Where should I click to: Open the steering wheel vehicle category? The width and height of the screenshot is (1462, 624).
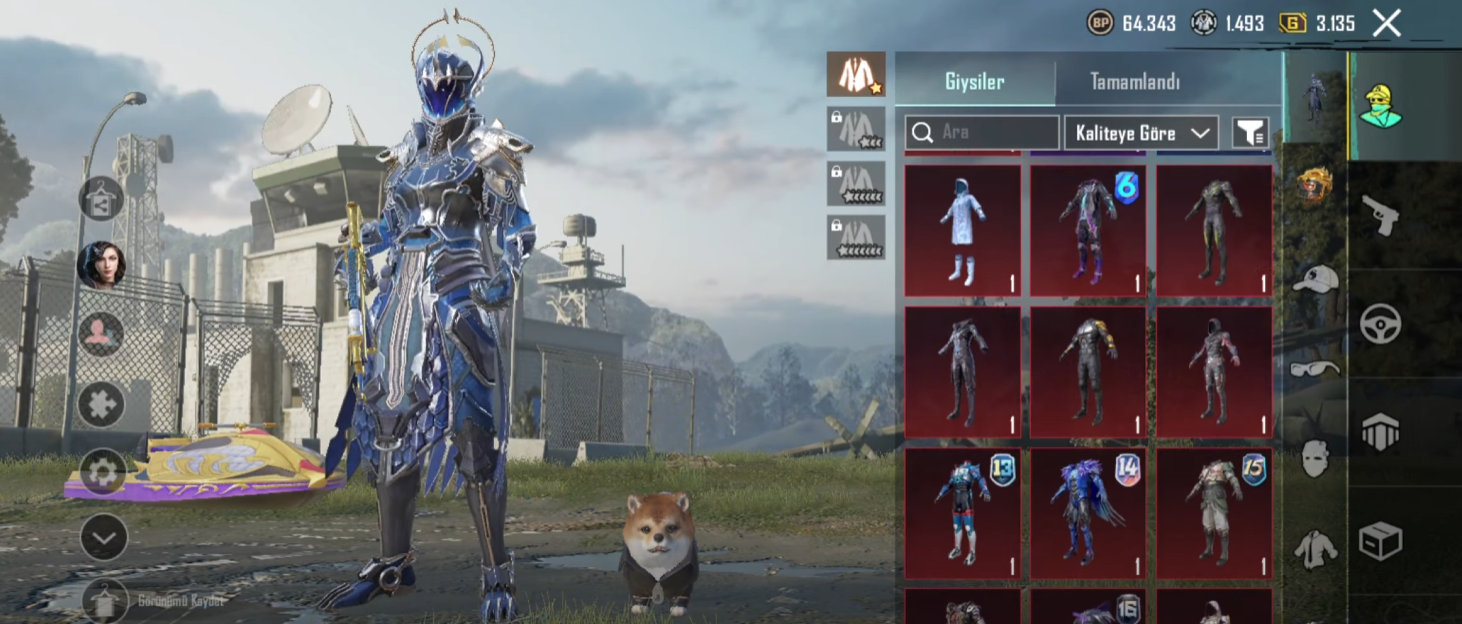(1380, 323)
